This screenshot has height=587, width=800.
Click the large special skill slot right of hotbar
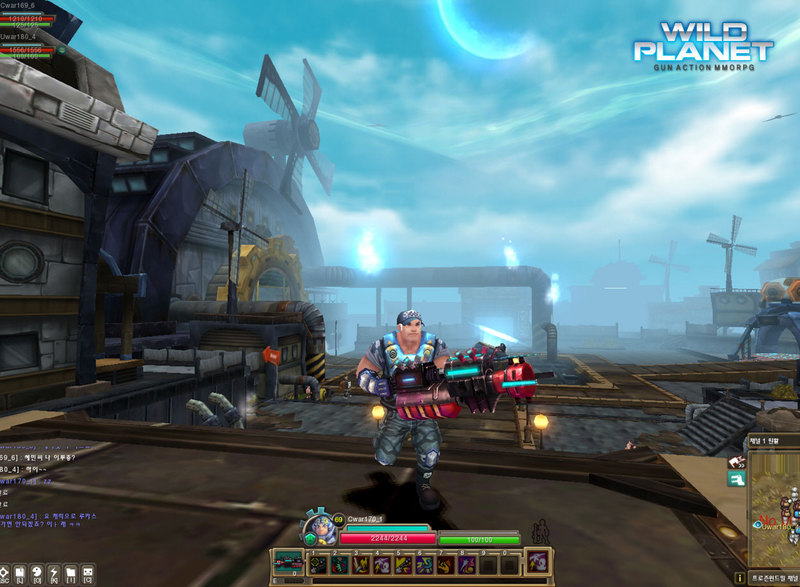(x=538, y=562)
